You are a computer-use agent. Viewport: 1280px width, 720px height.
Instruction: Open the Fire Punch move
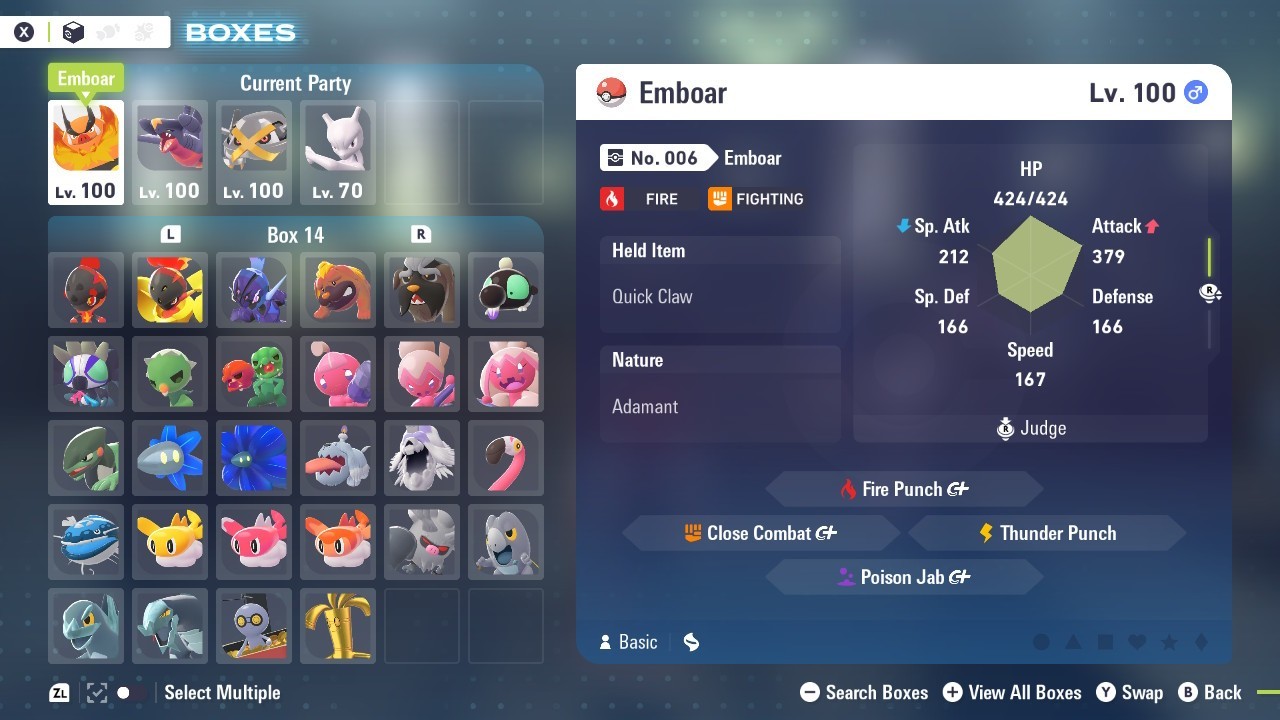904,489
